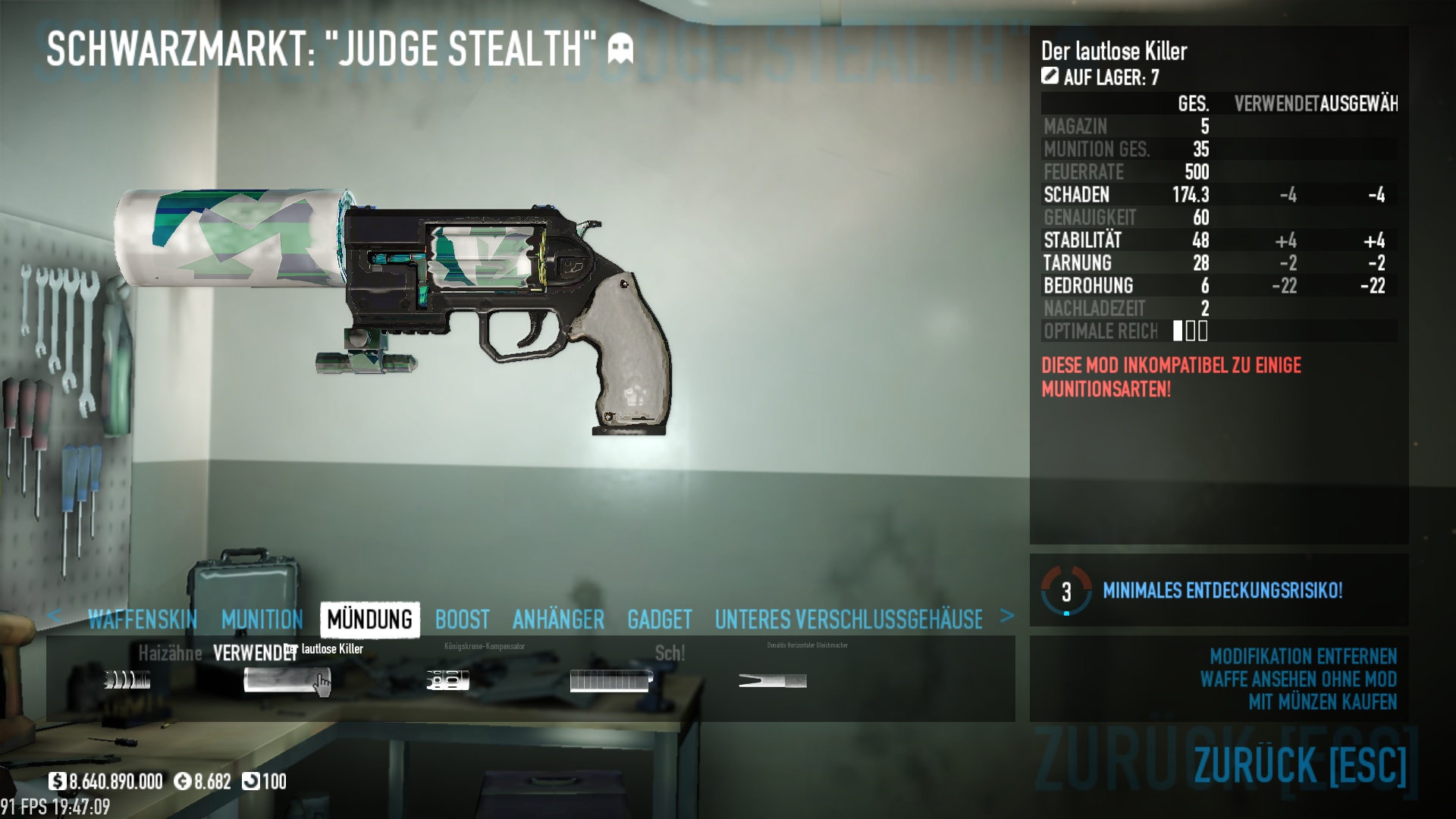Switch to the Waffenskin tab

pyautogui.click(x=143, y=620)
